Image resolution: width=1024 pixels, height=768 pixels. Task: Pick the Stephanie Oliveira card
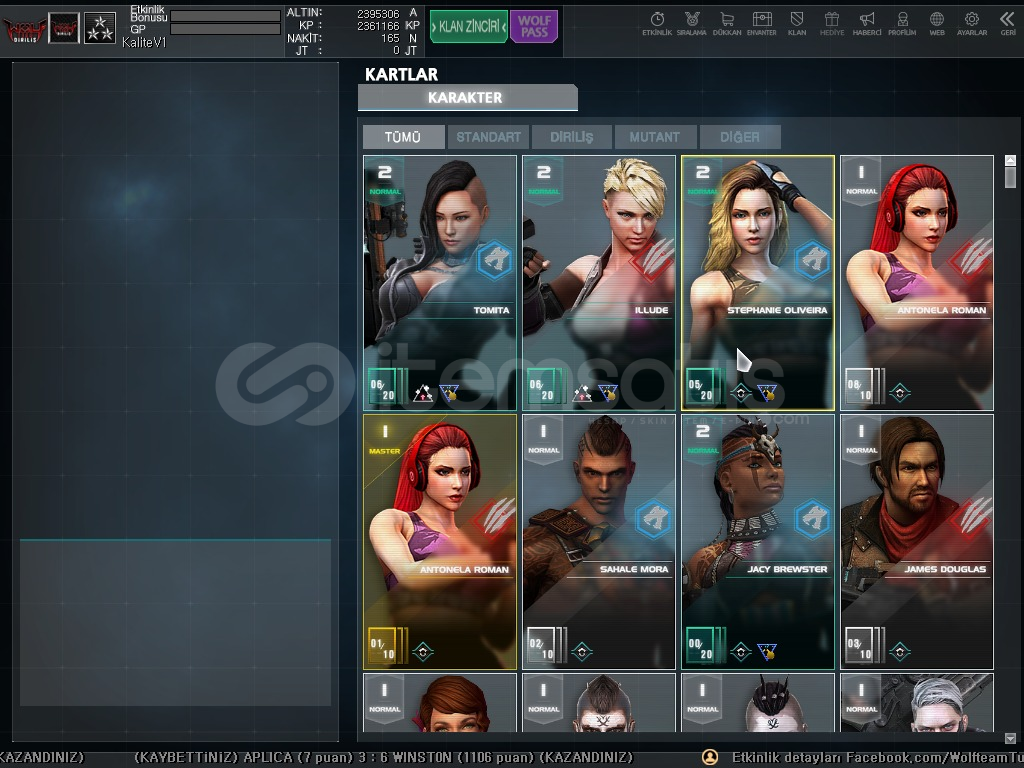757,282
